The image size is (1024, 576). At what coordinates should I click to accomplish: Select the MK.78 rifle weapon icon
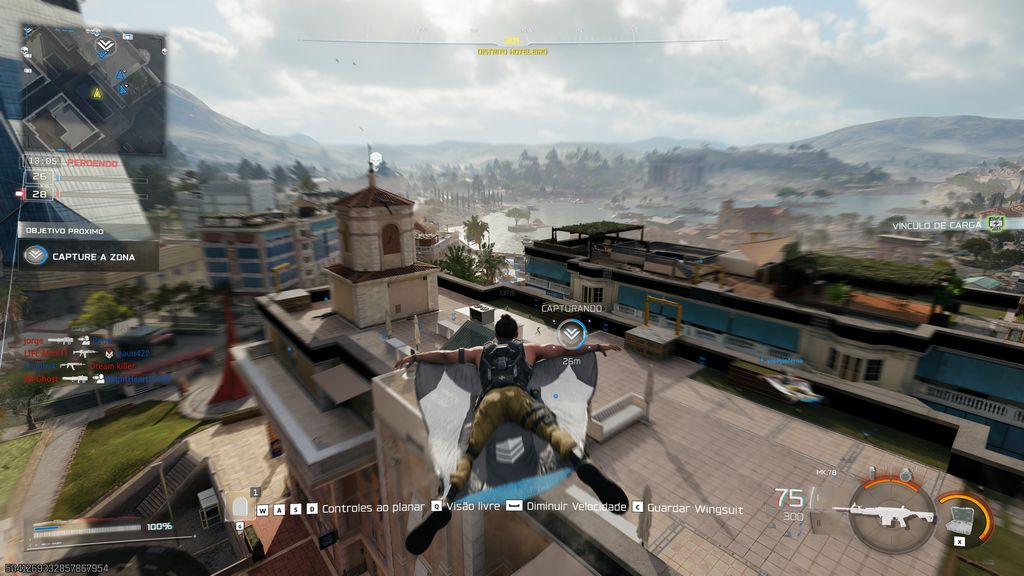[883, 515]
